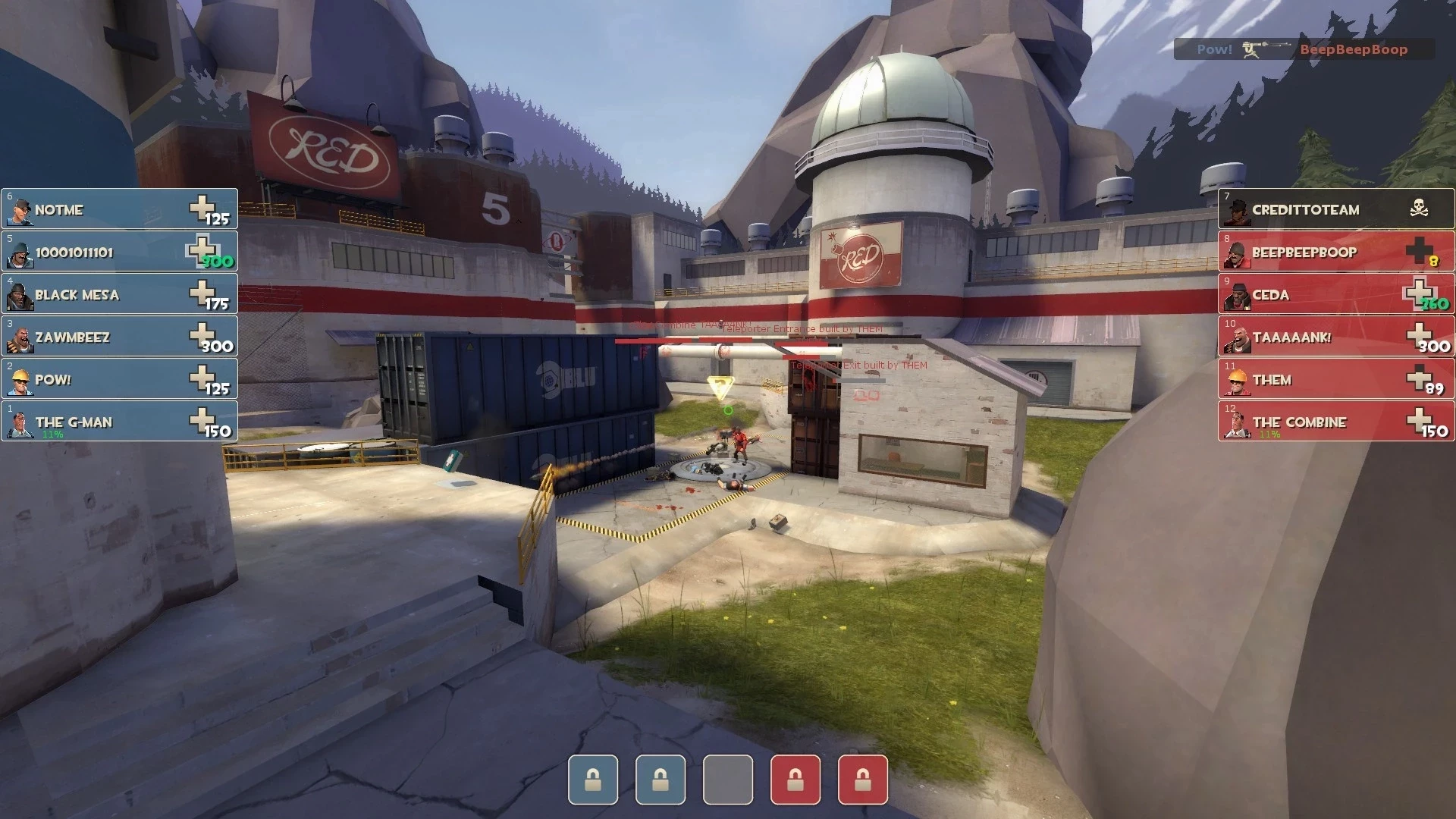1456x819 pixels.
Task: Choose the BLACK MESA player panel
Action: [120, 294]
